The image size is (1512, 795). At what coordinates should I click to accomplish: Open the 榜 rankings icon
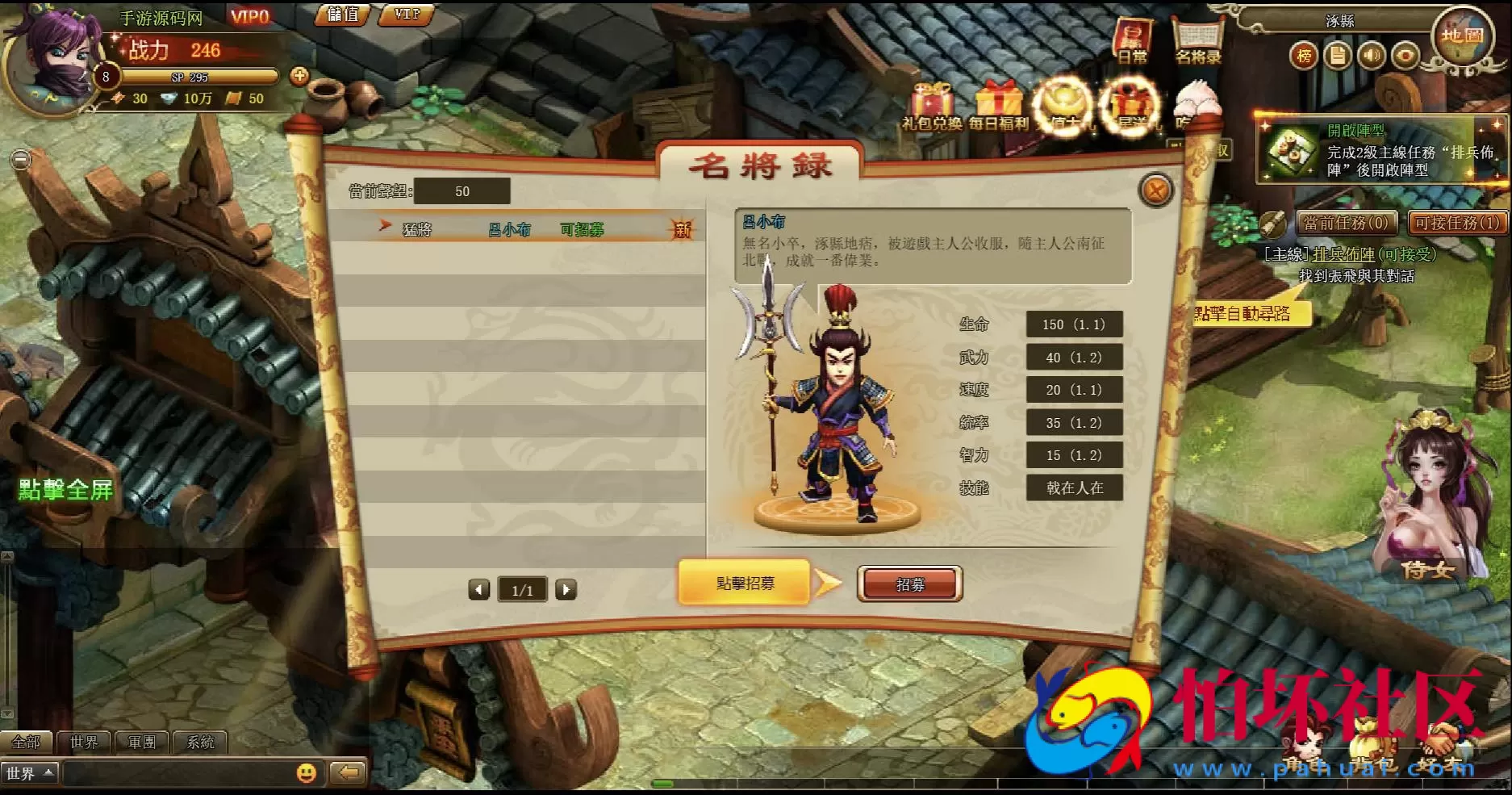(1302, 56)
